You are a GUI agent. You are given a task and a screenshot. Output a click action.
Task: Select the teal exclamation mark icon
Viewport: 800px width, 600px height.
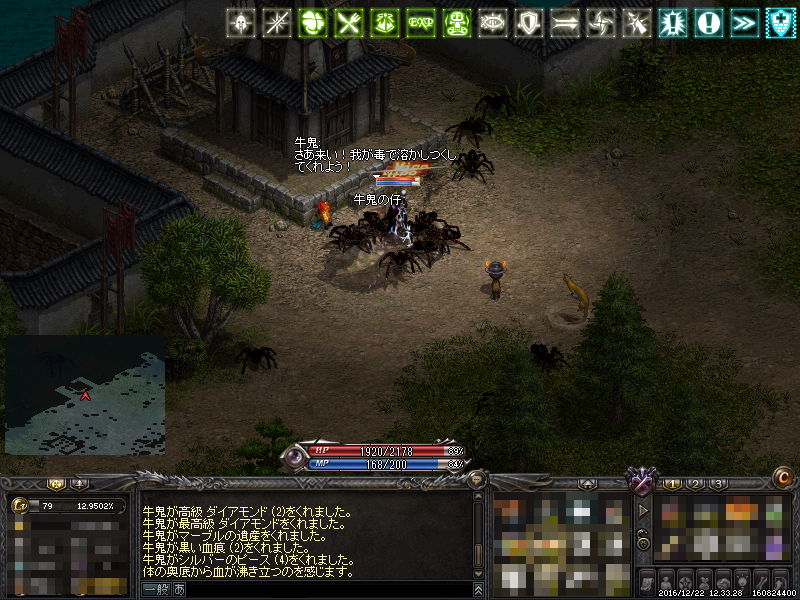click(x=709, y=23)
